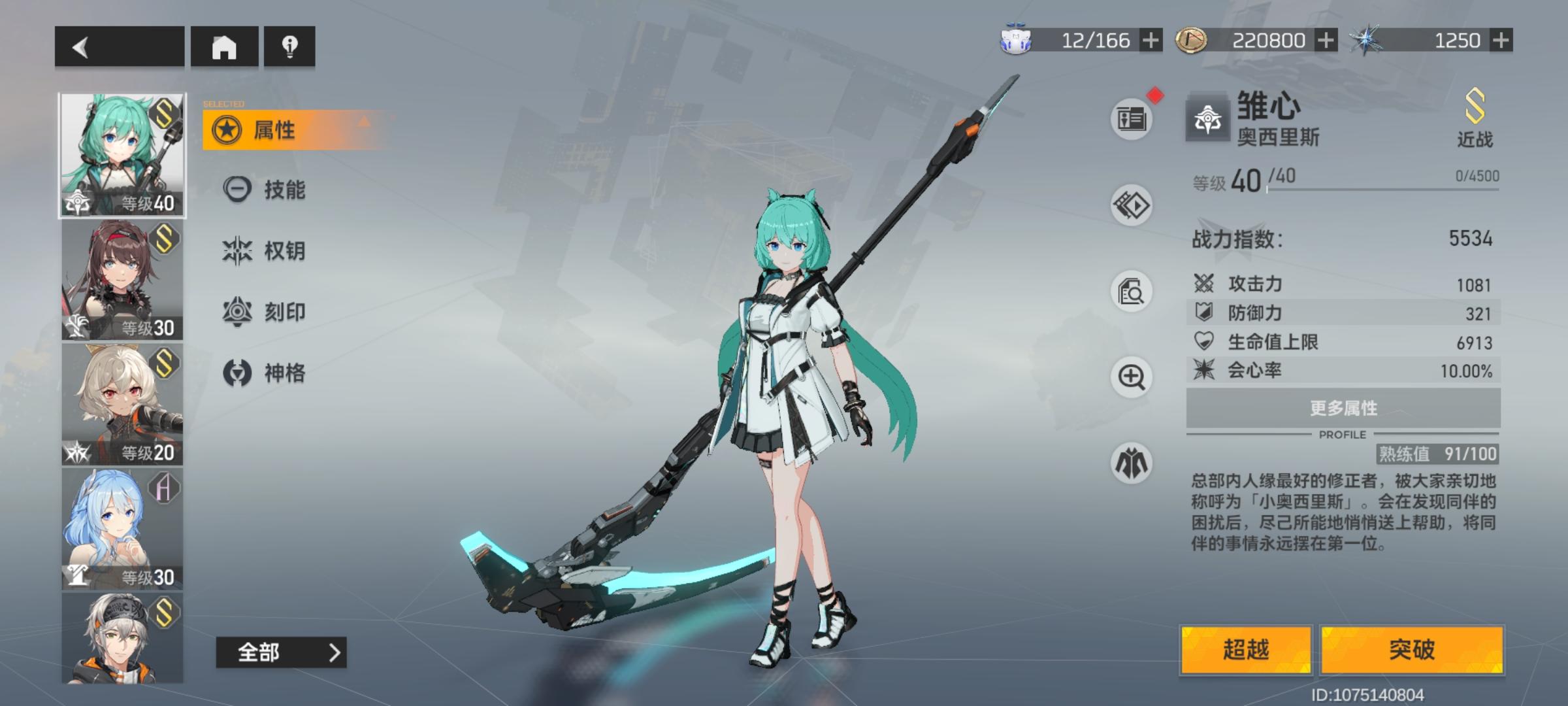Select the green-haired level 40 character
This screenshot has width=1568, height=706.
click(122, 155)
